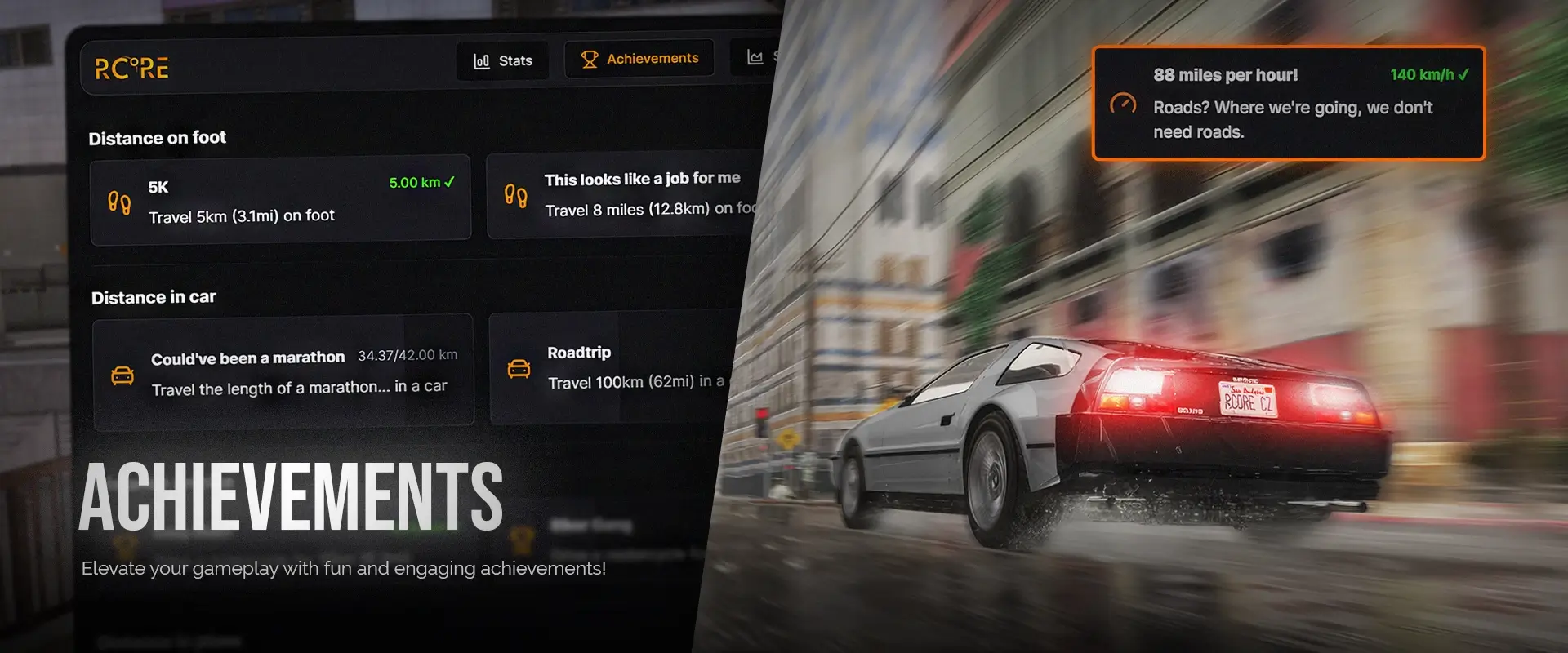Click the 34.37/42.00 km progress indicator
This screenshot has height=653, width=1568.
click(x=408, y=354)
